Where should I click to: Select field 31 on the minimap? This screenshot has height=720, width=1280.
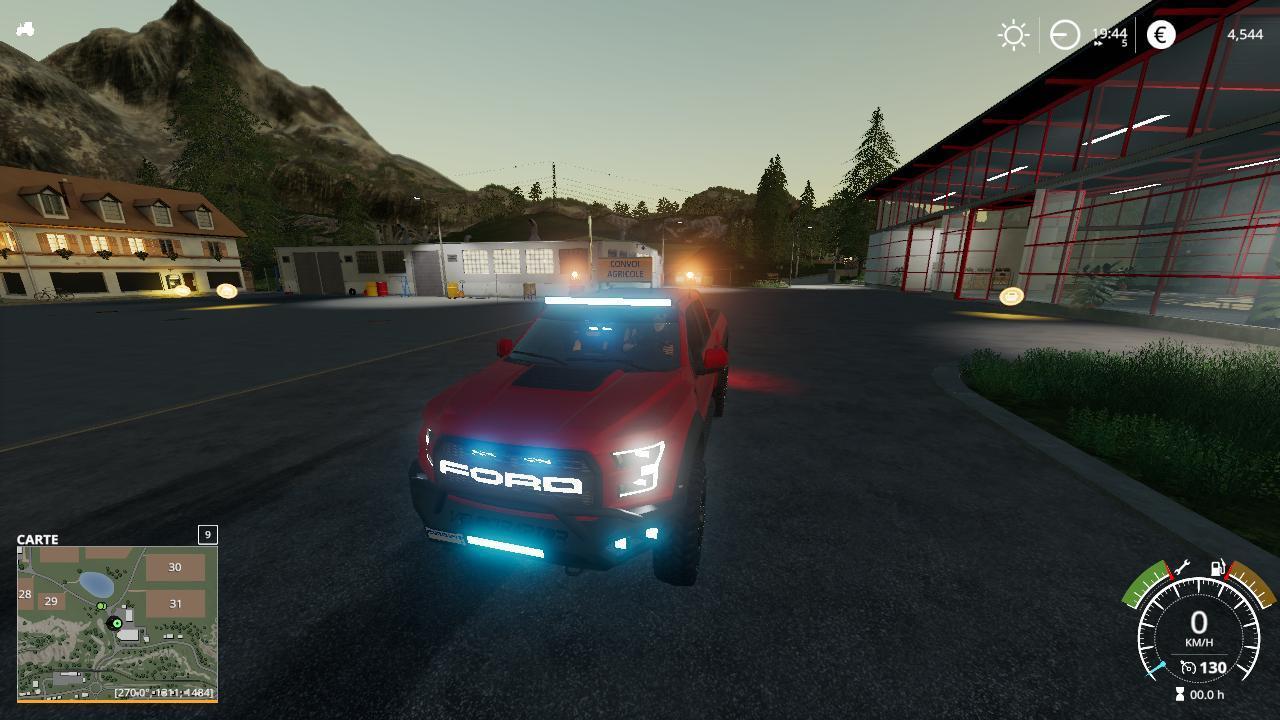[176, 603]
